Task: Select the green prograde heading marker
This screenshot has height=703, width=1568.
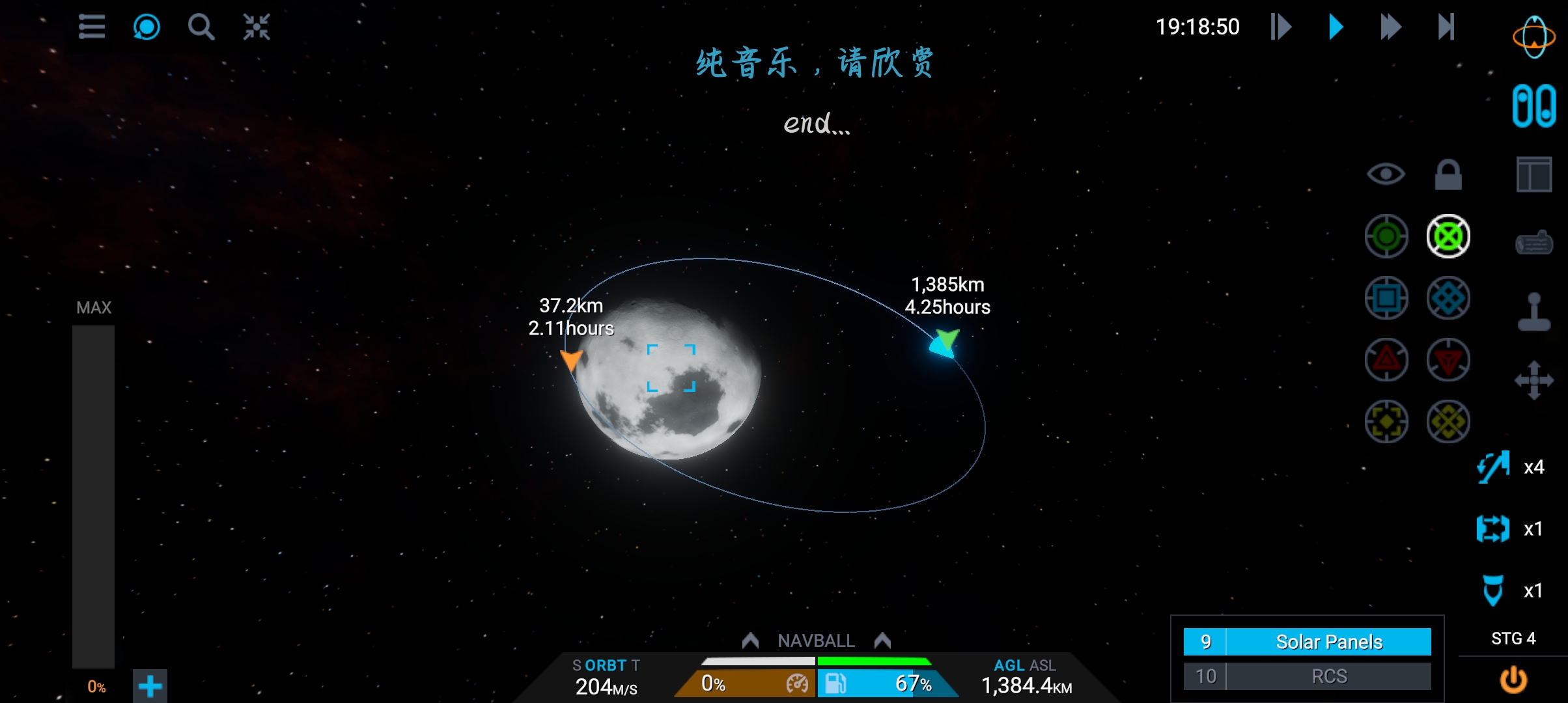Action: coord(1386,236)
